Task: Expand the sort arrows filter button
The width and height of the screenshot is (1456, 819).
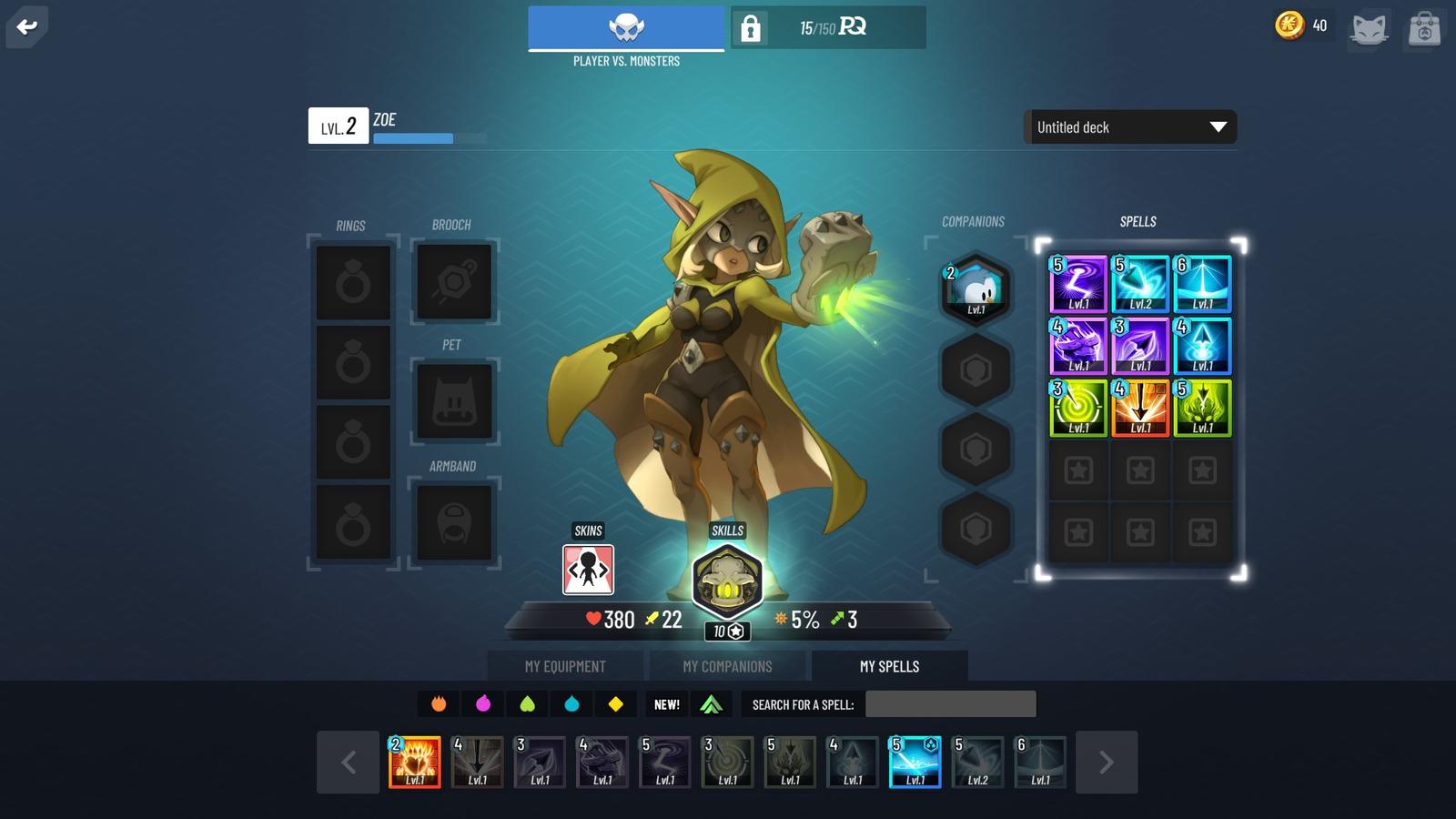Action: [x=713, y=703]
